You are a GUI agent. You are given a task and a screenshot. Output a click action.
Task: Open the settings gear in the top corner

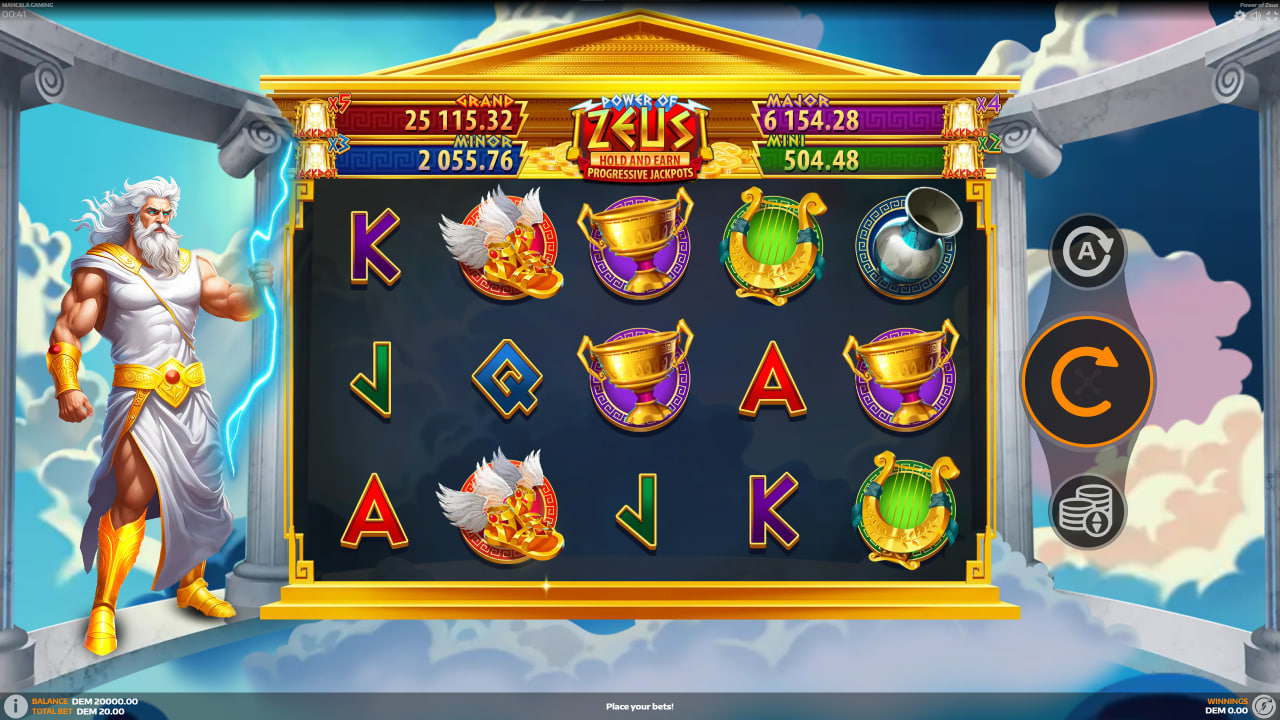[1238, 15]
